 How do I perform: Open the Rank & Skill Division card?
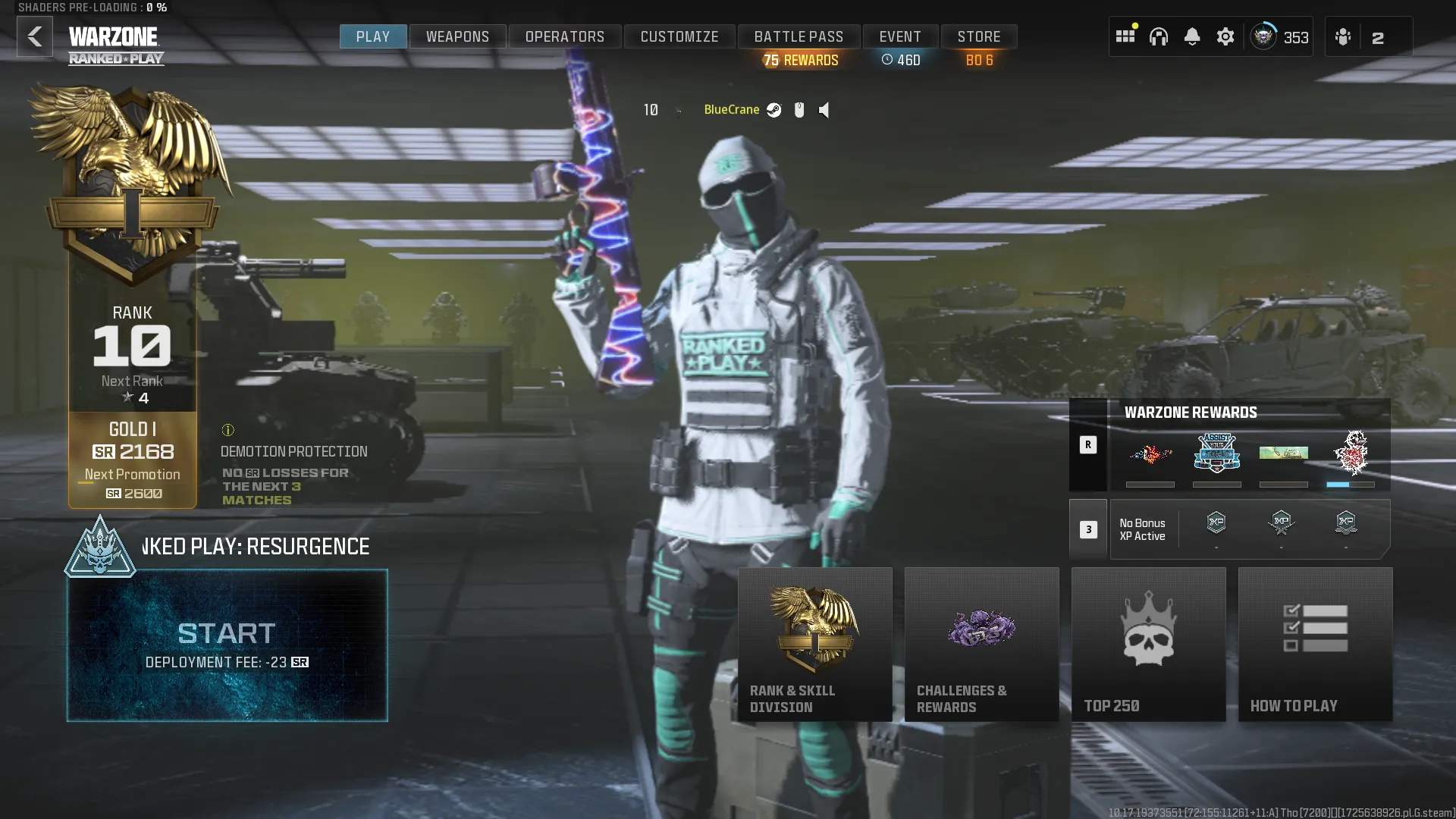pyautogui.click(x=815, y=645)
